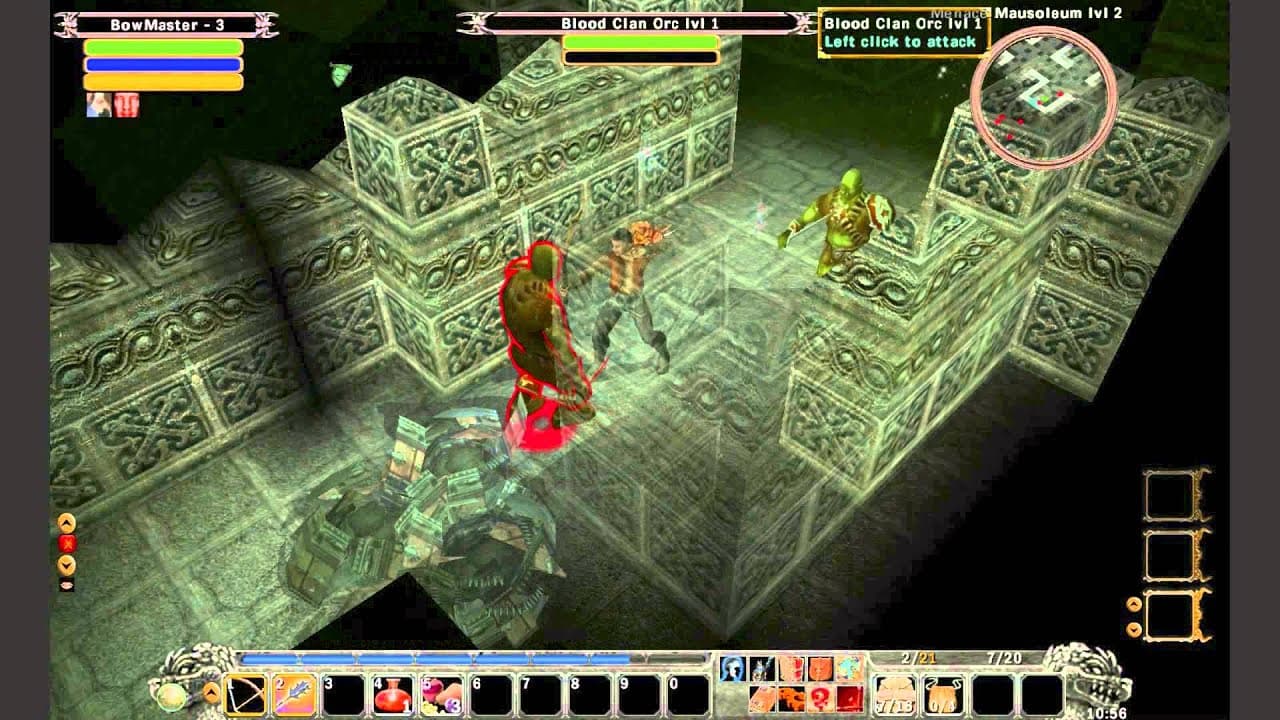Drink the red health potion in slot 4

click(392, 695)
